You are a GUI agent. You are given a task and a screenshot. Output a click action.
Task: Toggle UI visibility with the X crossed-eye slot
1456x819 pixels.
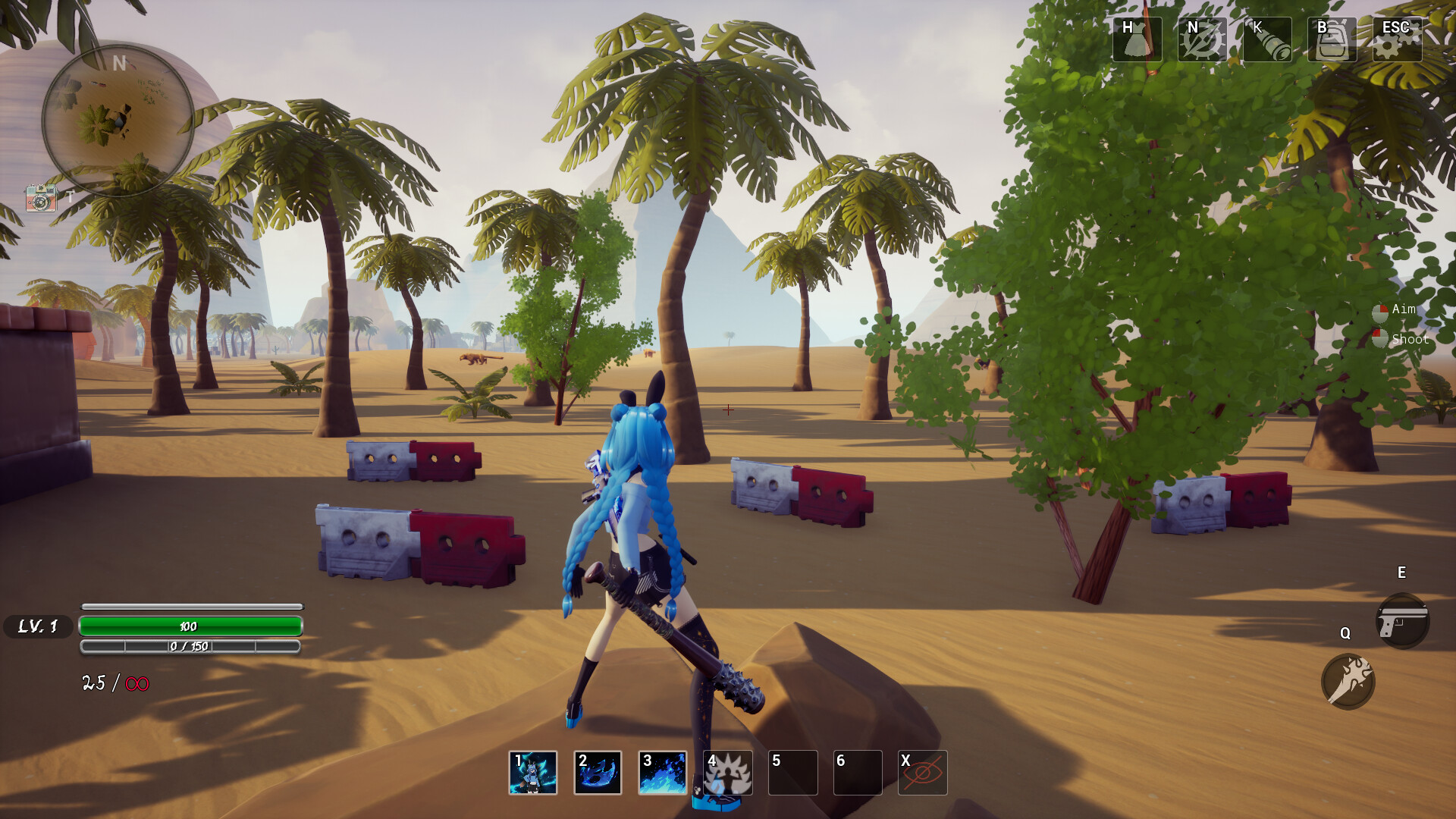click(x=923, y=772)
